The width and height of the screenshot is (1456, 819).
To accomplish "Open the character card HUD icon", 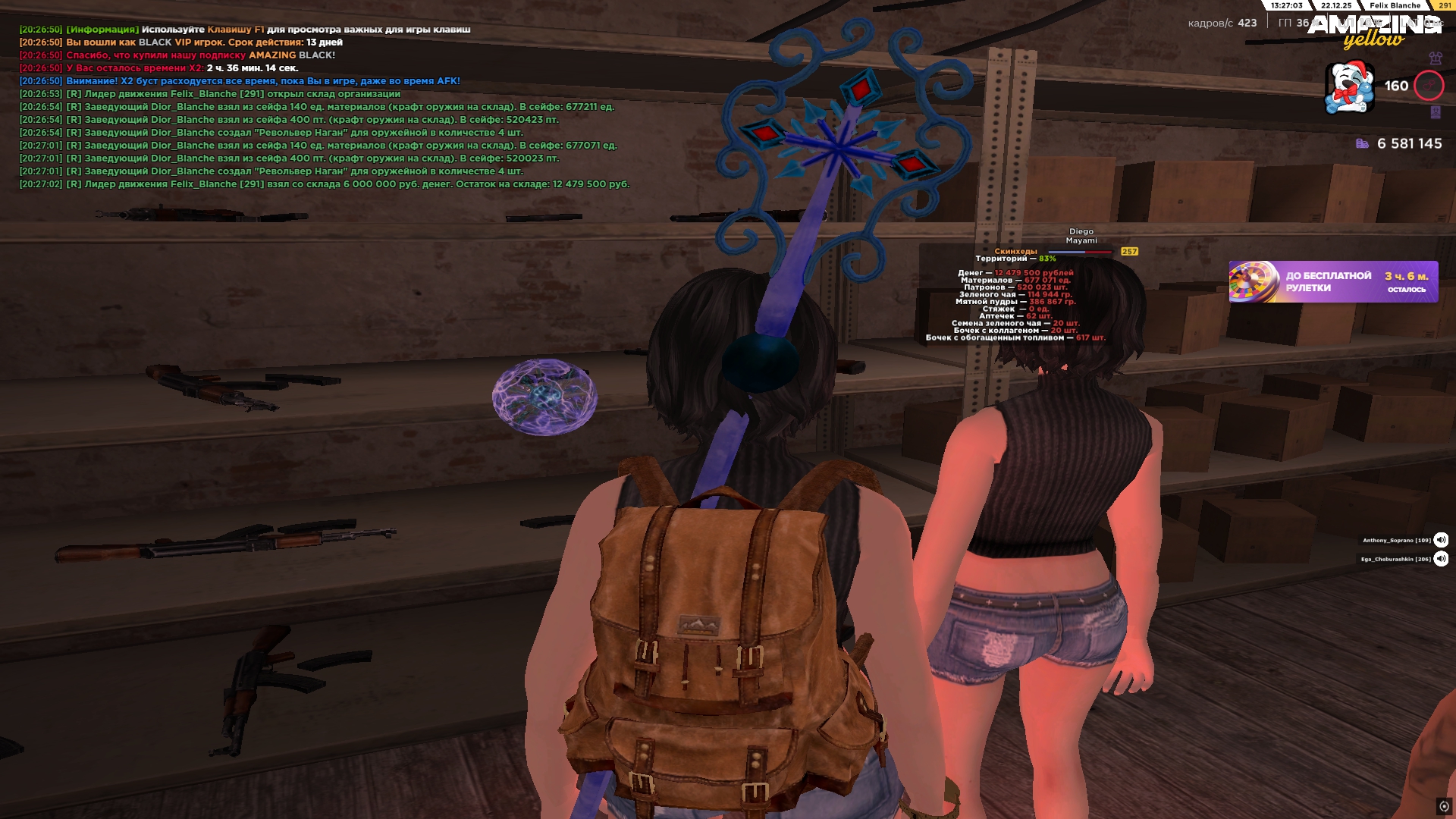I will [x=1435, y=112].
